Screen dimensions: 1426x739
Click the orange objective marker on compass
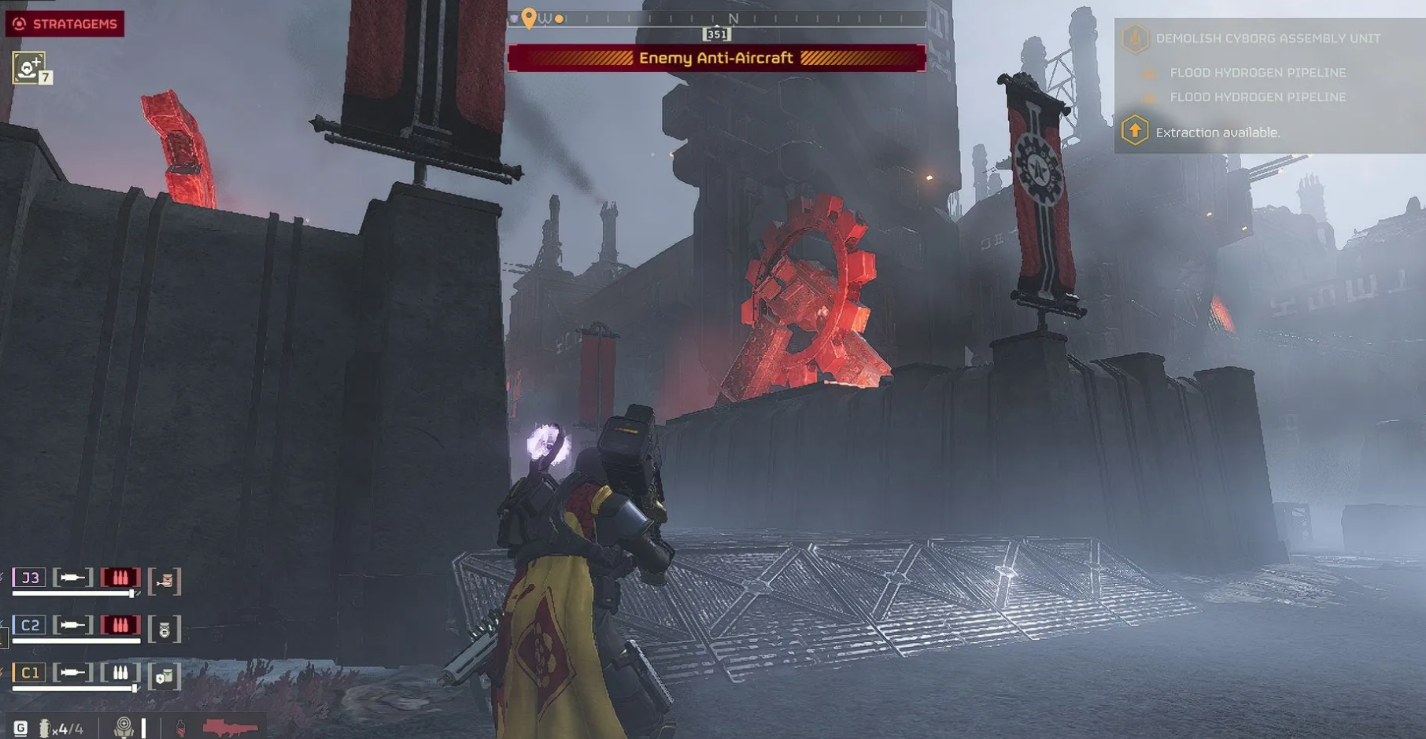(x=529, y=18)
